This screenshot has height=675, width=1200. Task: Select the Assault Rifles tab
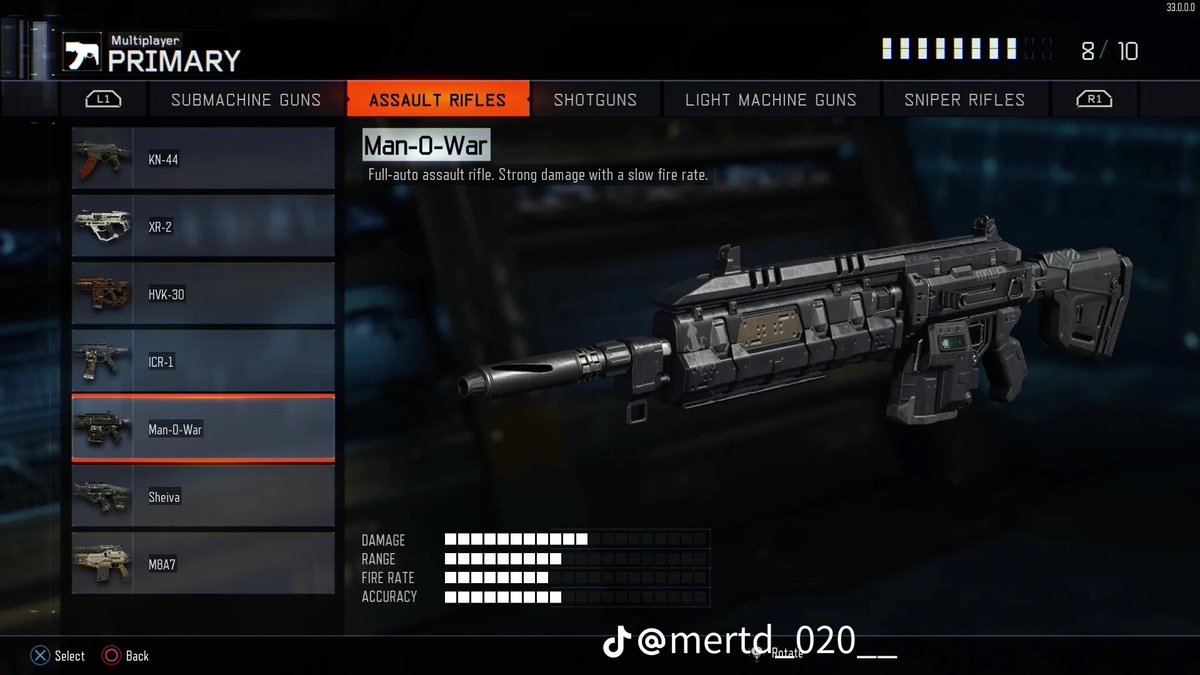point(437,100)
